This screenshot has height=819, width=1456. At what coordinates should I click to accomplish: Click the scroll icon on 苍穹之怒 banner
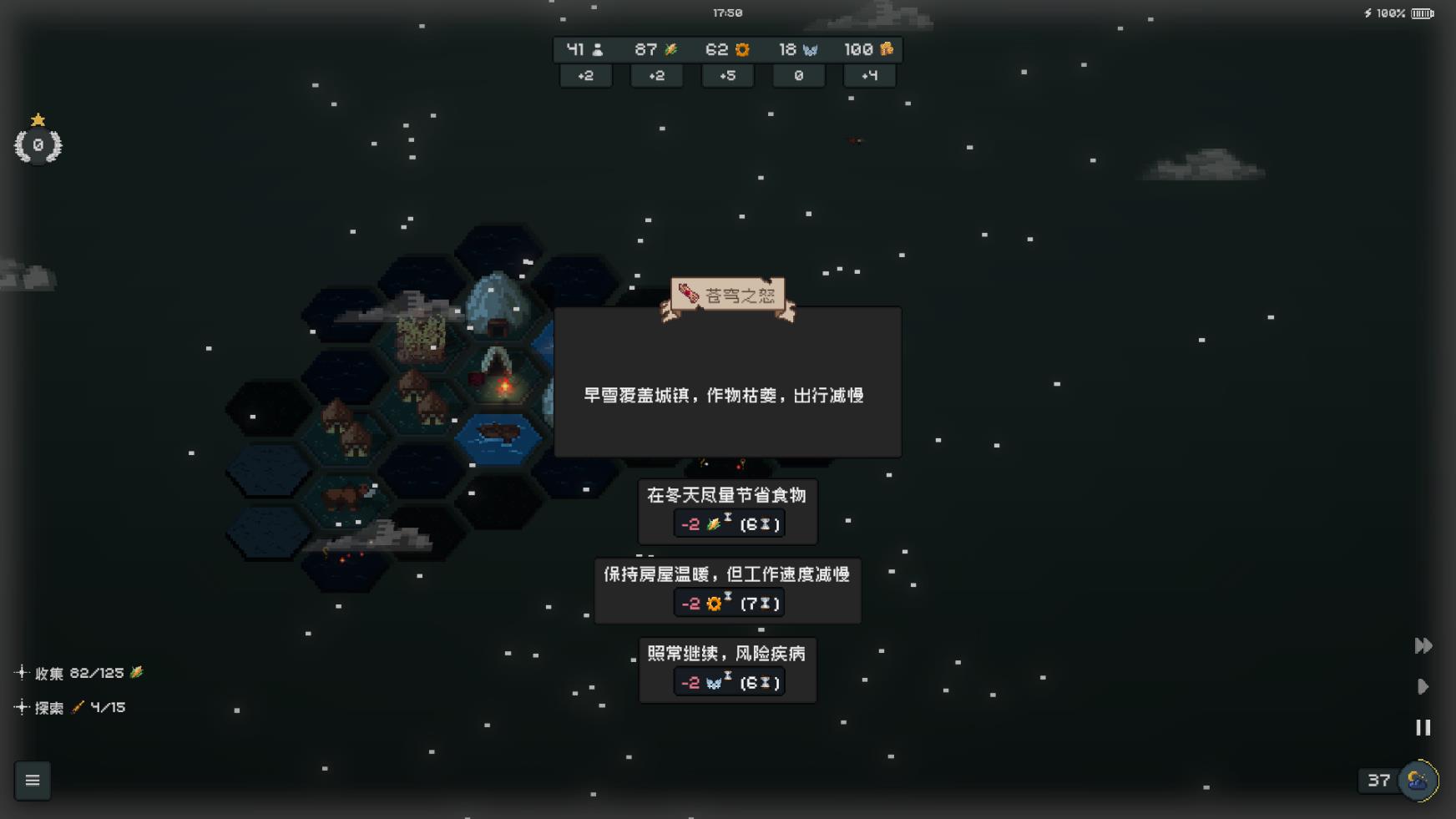(687, 292)
